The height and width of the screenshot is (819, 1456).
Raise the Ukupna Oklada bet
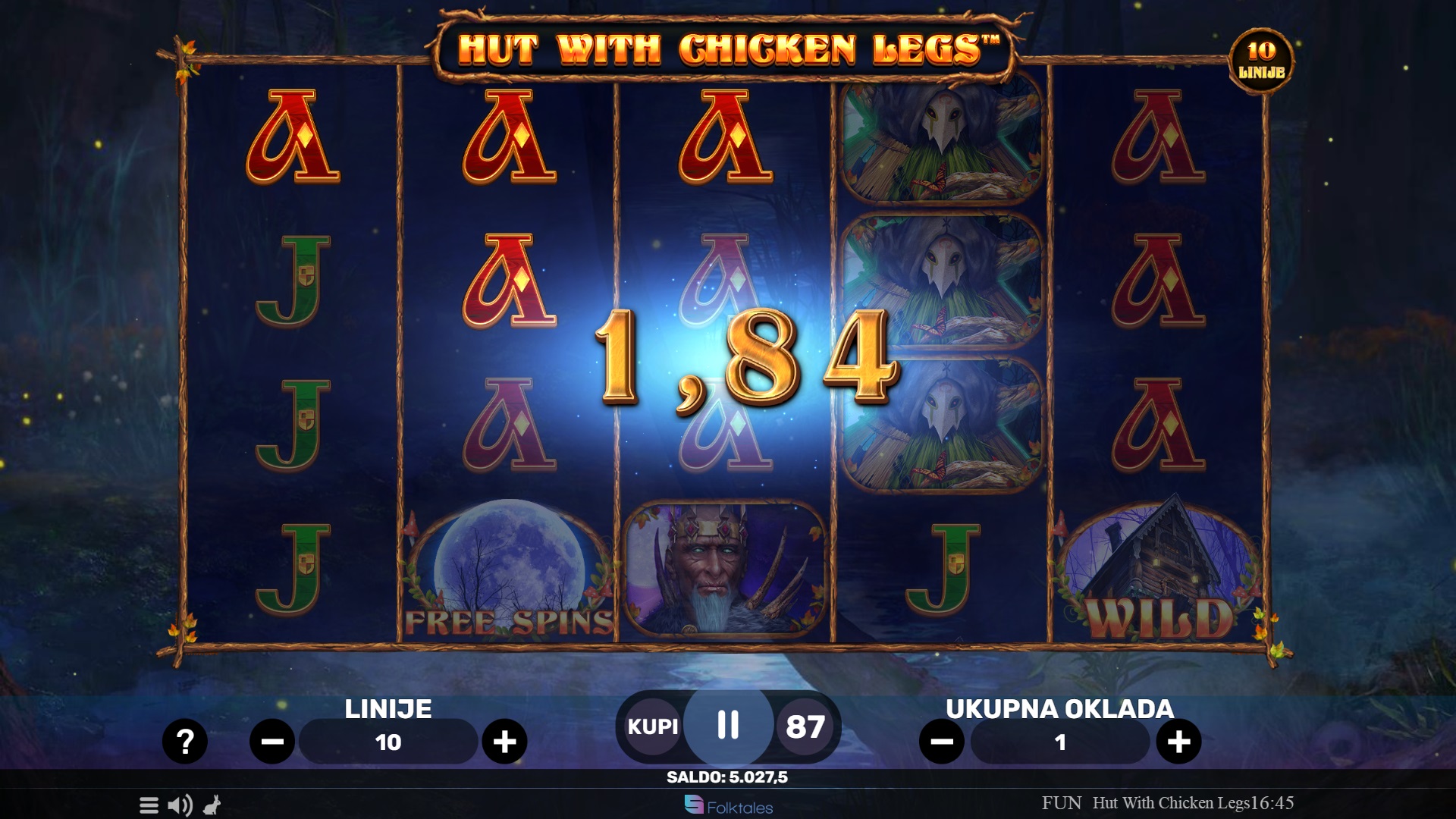pos(1178,741)
